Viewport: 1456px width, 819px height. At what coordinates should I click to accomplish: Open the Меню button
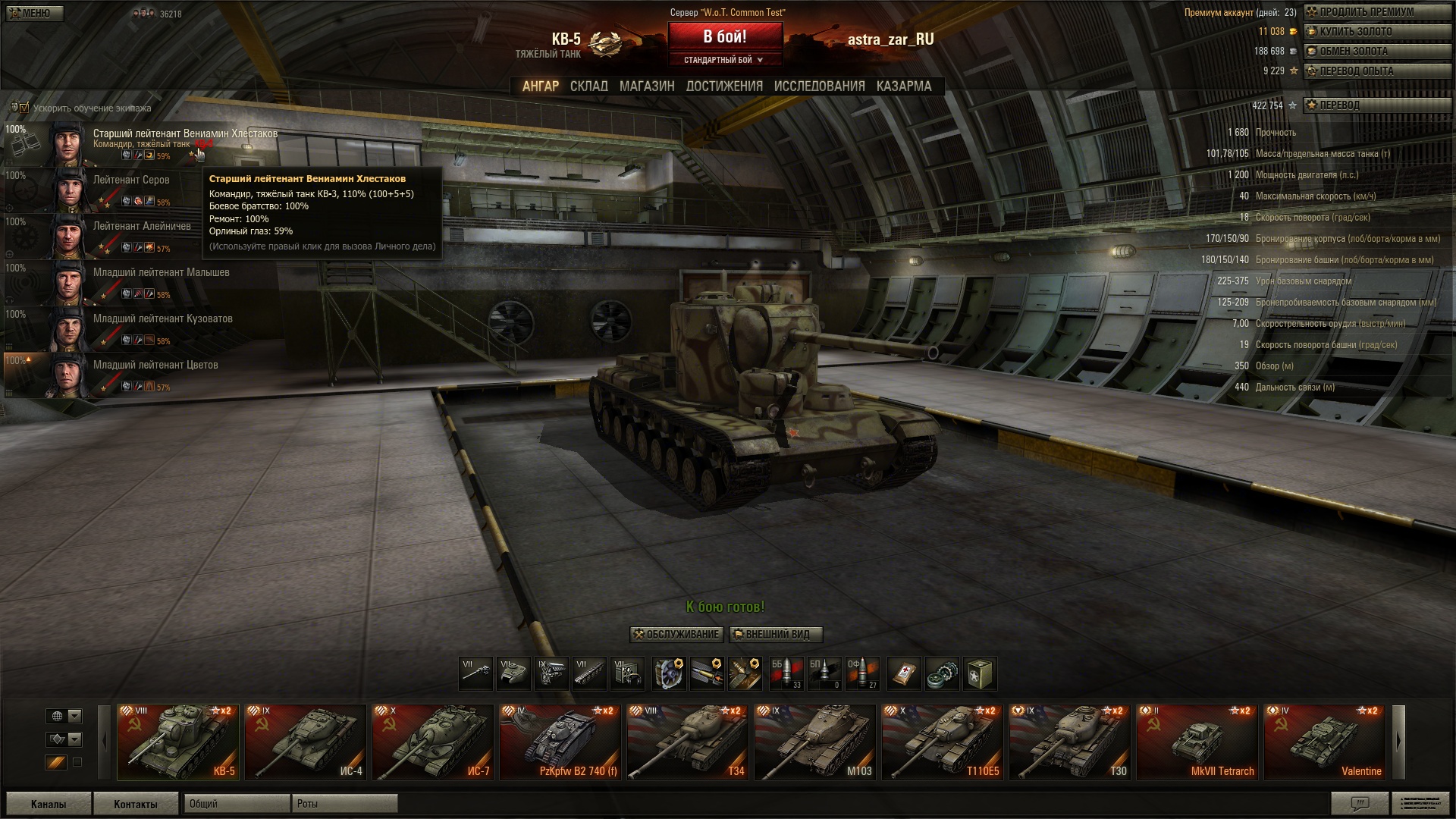coord(33,14)
